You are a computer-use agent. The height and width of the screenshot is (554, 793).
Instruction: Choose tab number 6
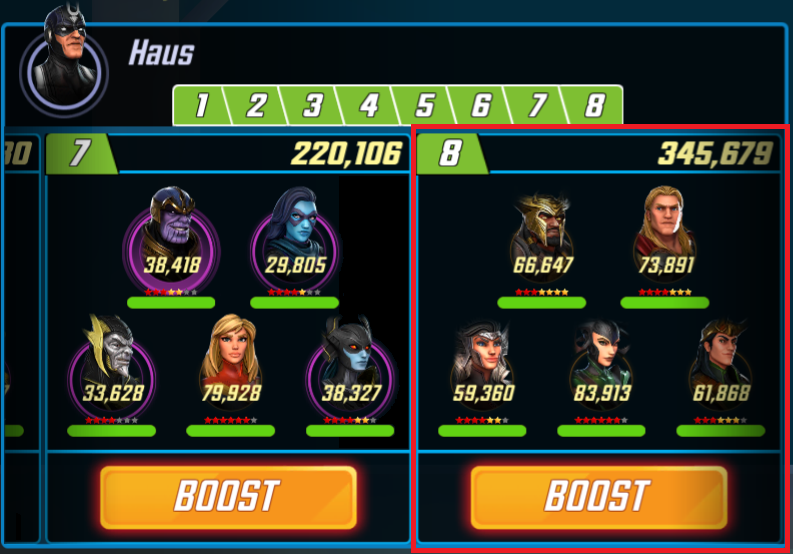(481, 105)
